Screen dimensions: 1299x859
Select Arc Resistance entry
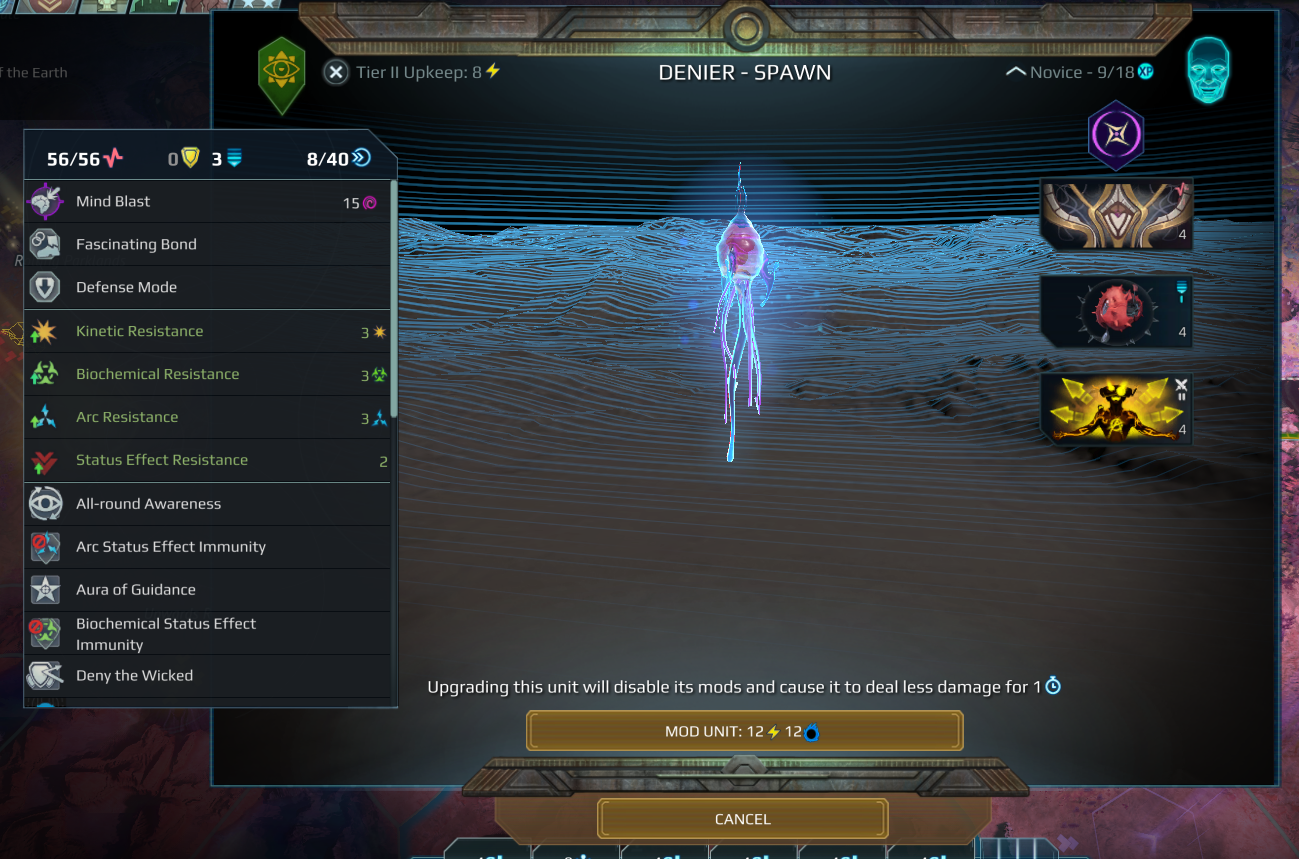pos(207,417)
